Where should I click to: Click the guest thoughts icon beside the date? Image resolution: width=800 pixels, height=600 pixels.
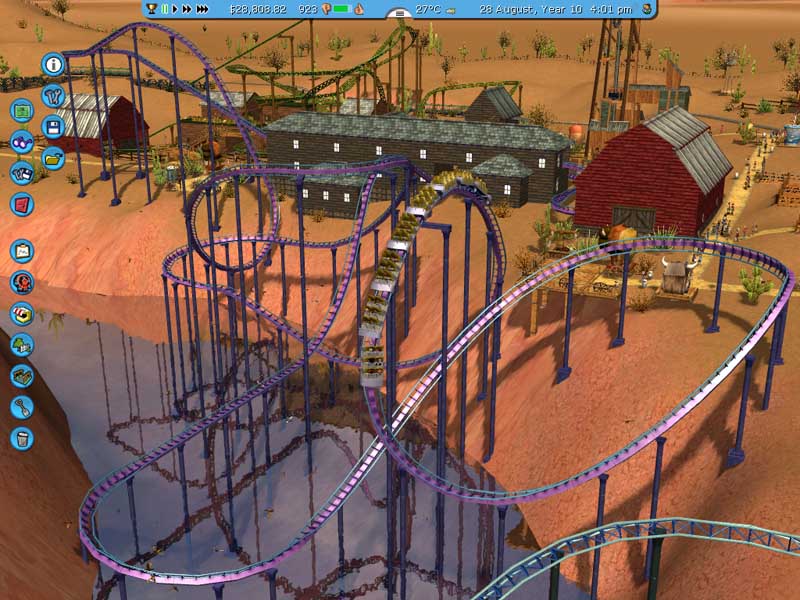(646, 9)
